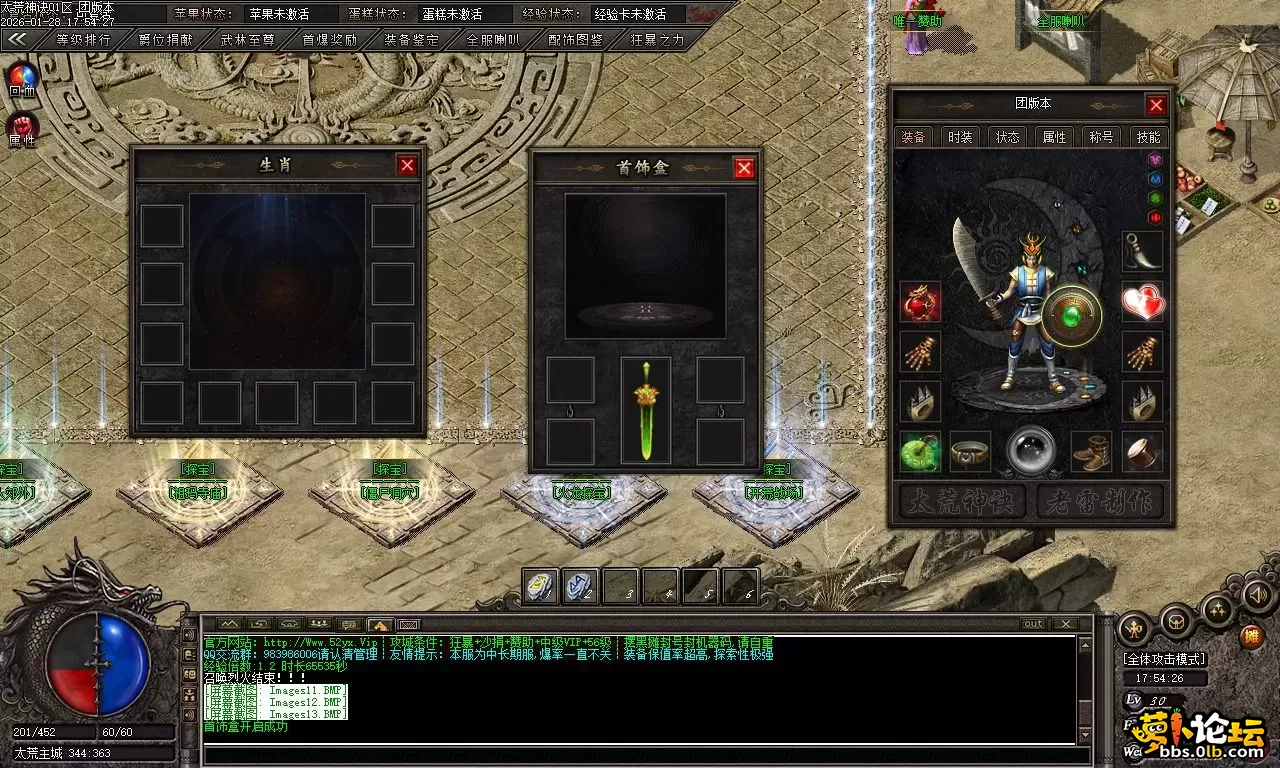
Task: Select the green sword in the jewelry box
Action: pyautogui.click(x=646, y=411)
